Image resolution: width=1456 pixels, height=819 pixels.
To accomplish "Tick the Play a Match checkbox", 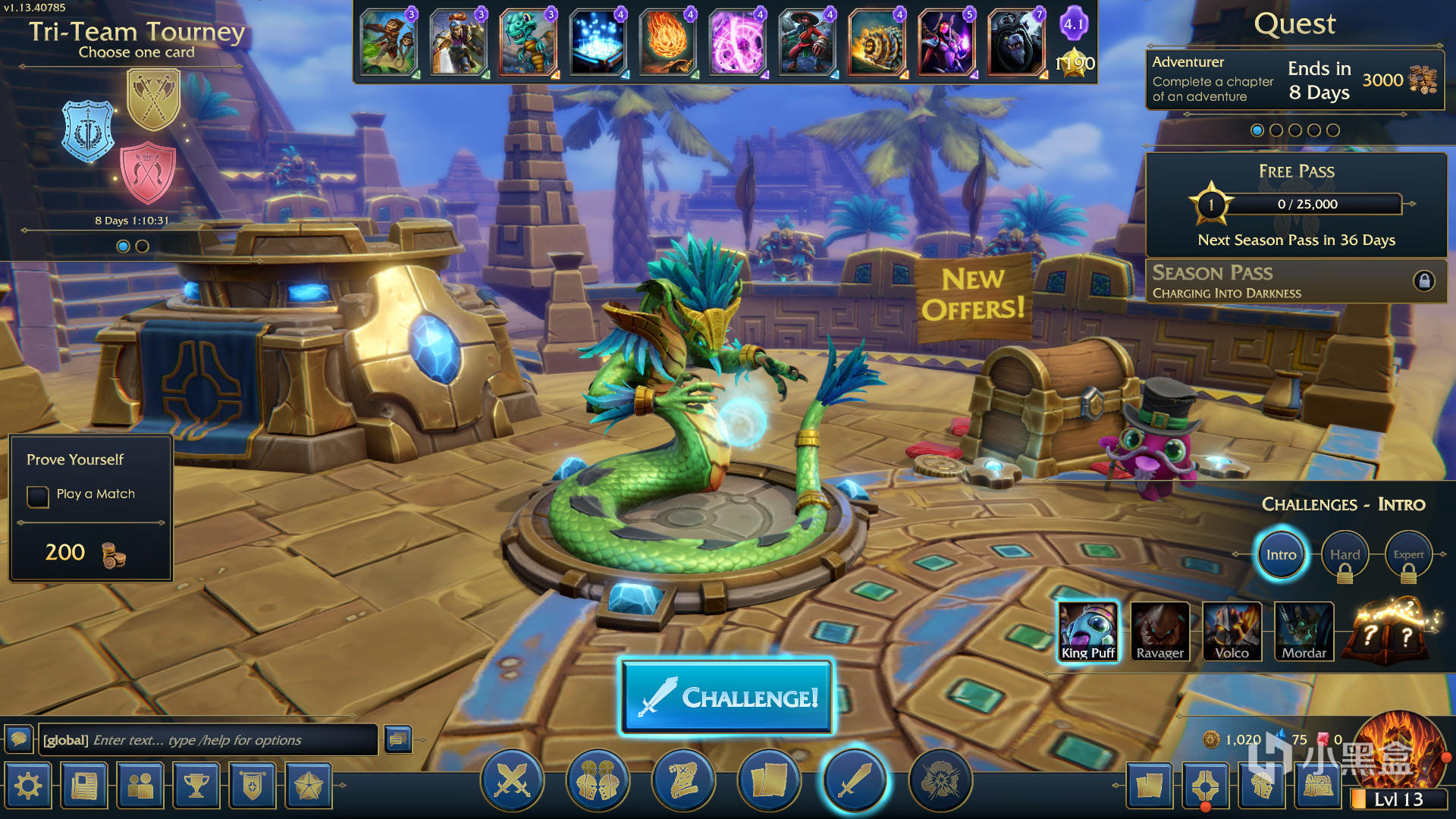I will 38,496.
